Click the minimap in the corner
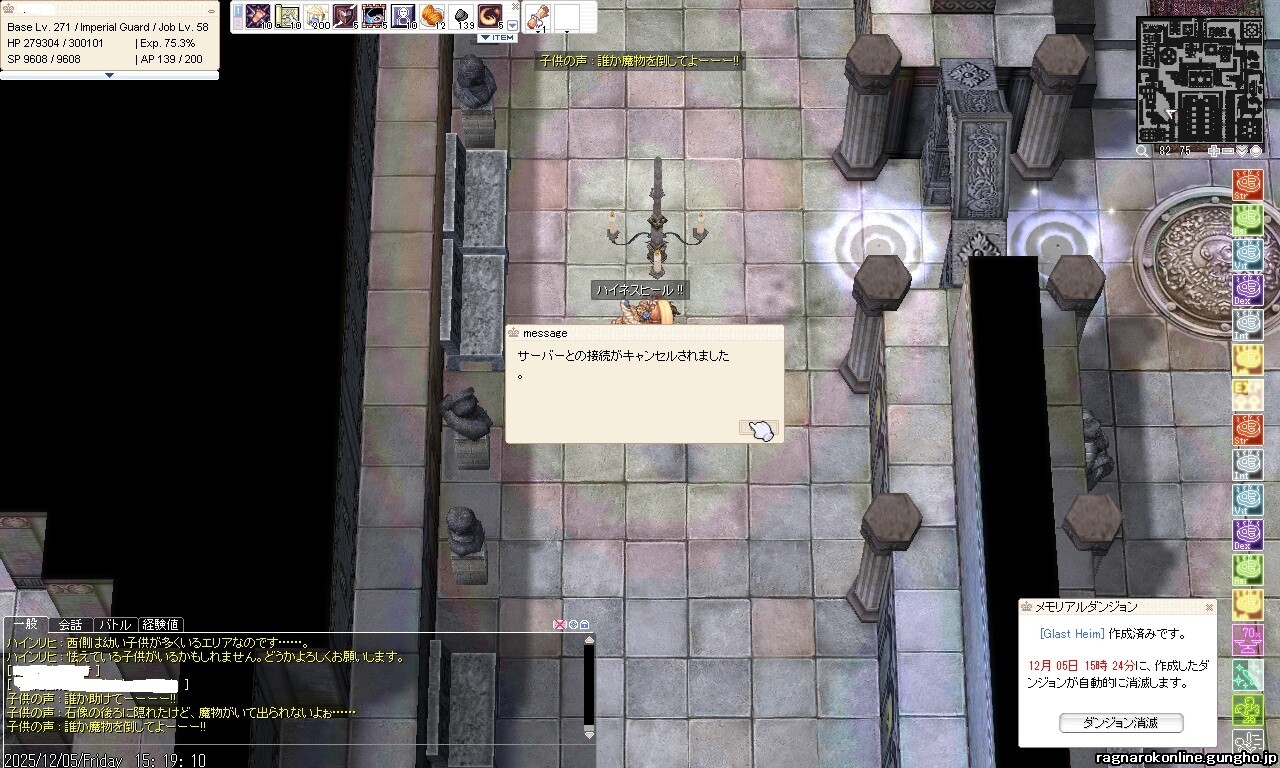This screenshot has width=1280, height=768. coord(1199,79)
